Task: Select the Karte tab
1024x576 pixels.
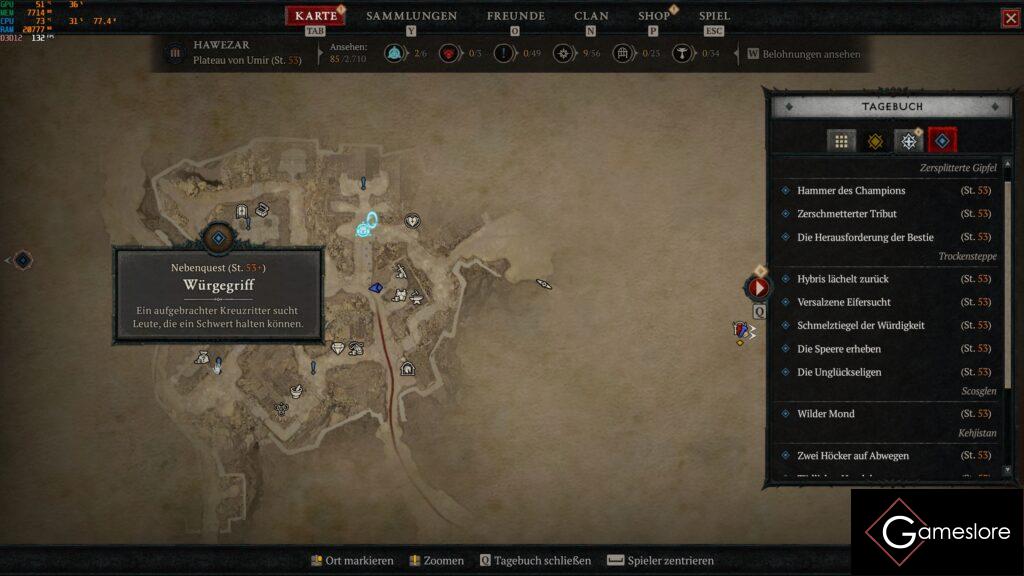Action: [x=316, y=16]
